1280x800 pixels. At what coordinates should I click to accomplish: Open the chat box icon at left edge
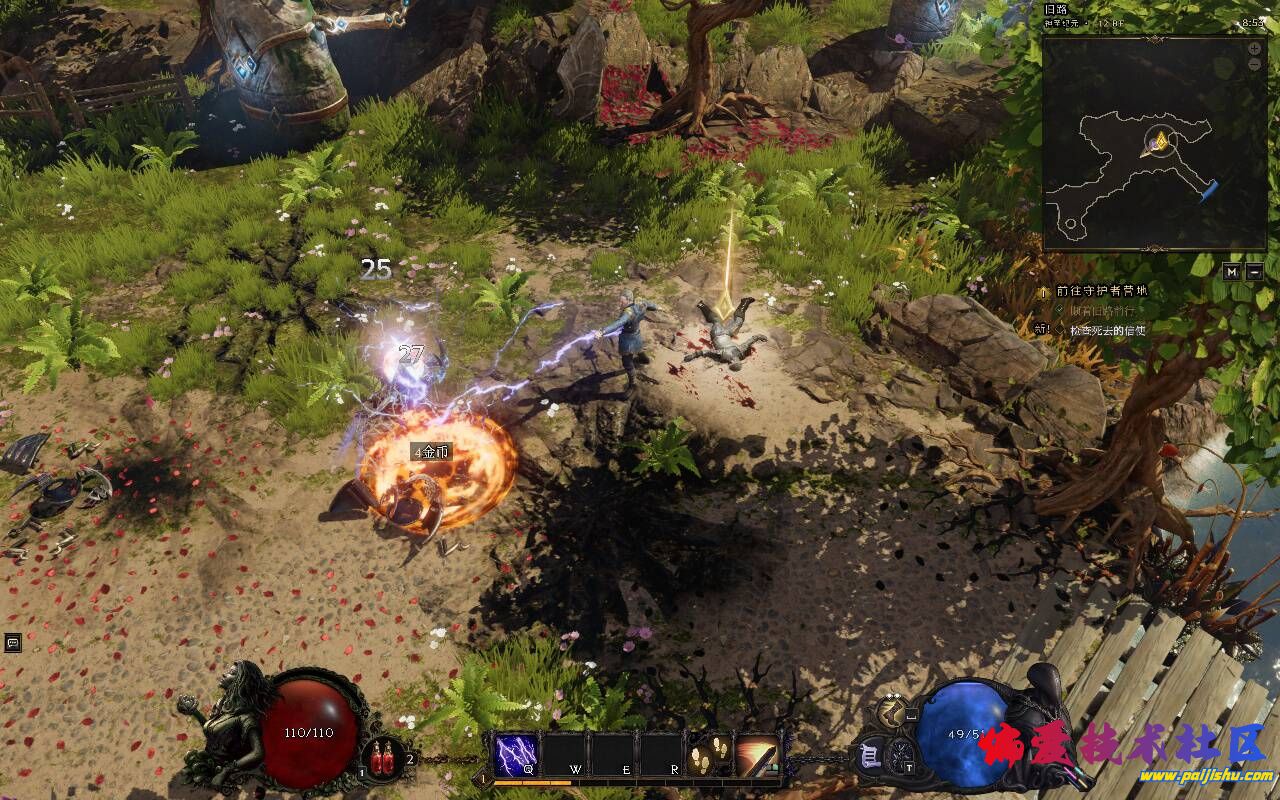point(13,642)
